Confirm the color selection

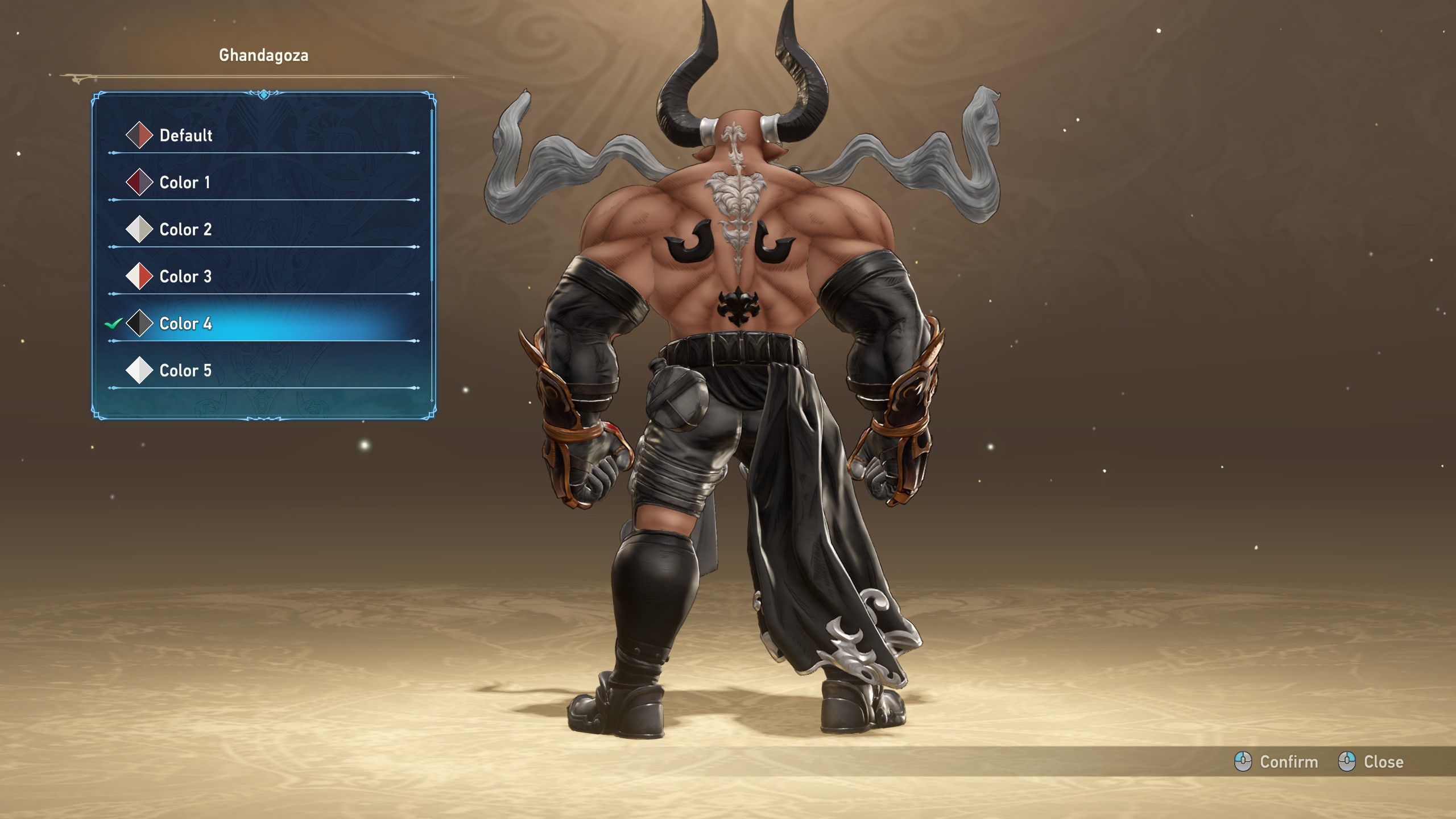(1276, 762)
